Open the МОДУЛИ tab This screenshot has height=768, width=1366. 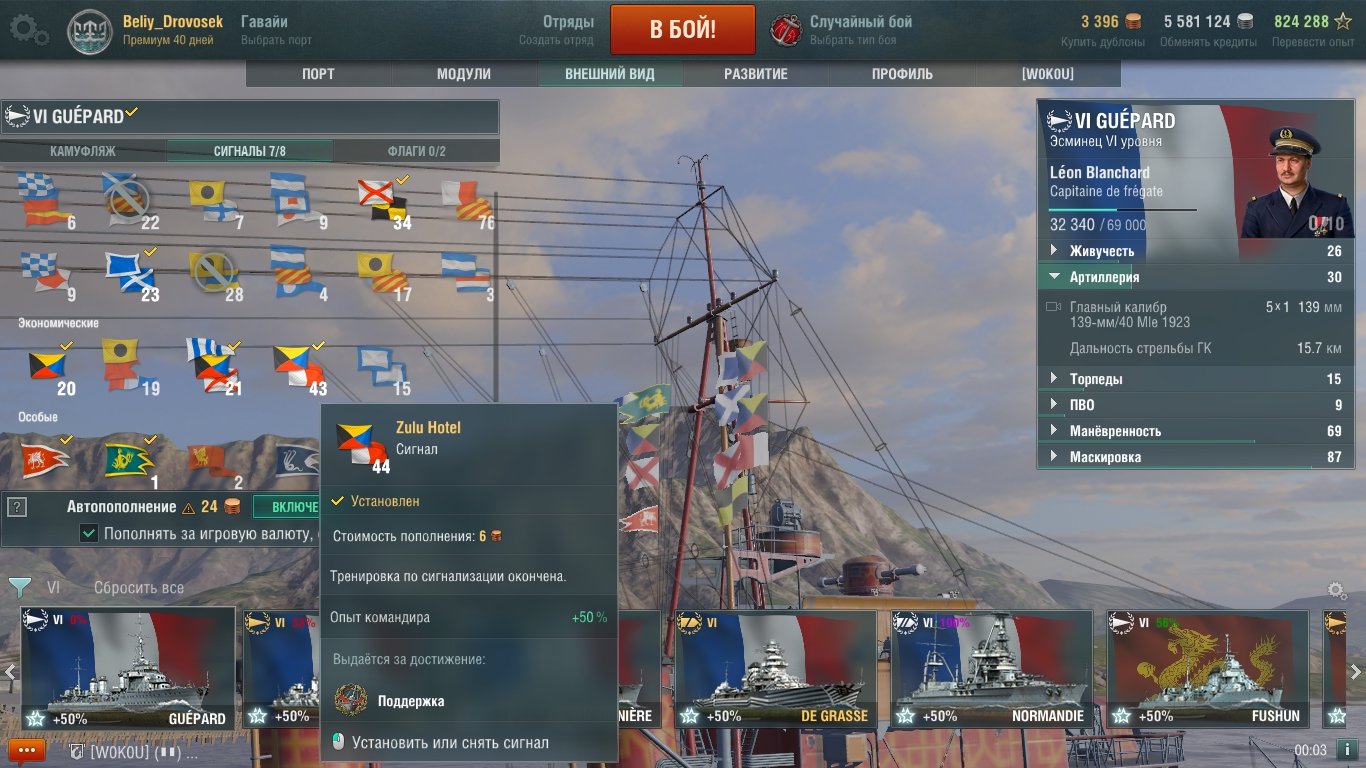pyautogui.click(x=464, y=74)
